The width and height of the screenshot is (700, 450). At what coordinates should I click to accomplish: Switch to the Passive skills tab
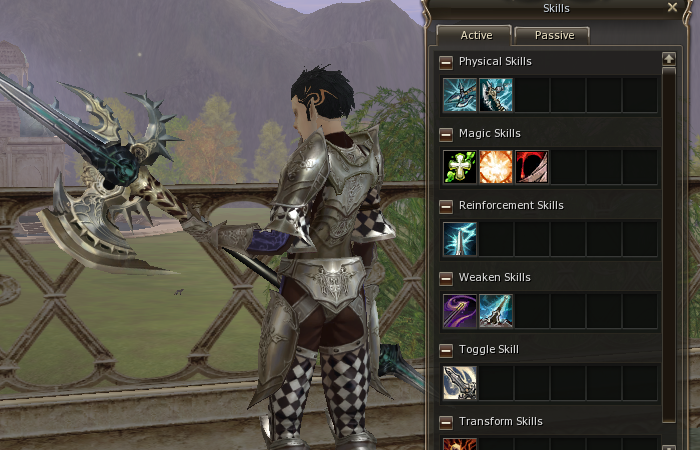tap(552, 35)
